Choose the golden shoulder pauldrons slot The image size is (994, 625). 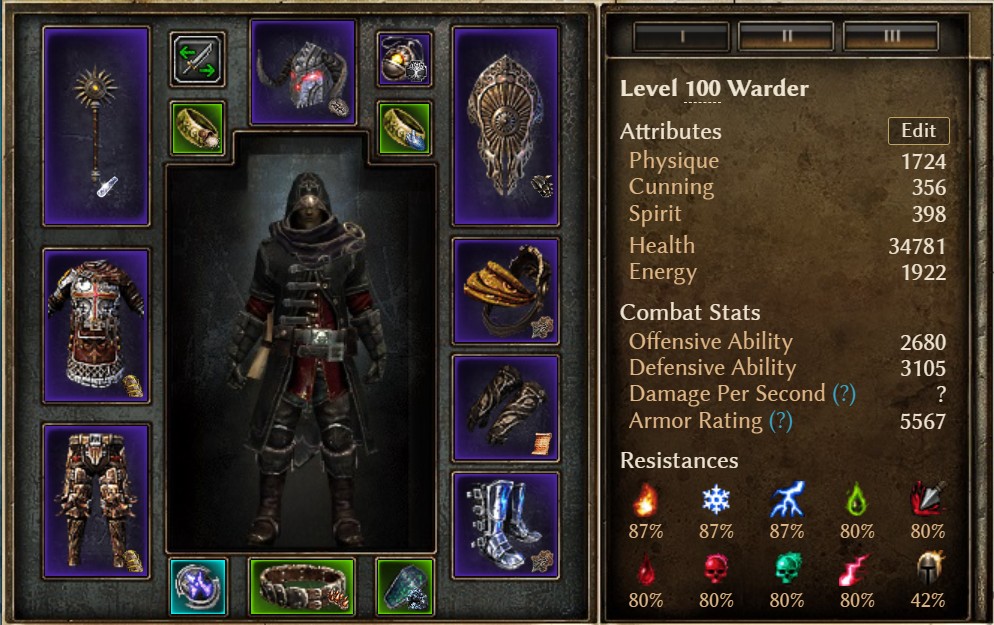[506, 291]
